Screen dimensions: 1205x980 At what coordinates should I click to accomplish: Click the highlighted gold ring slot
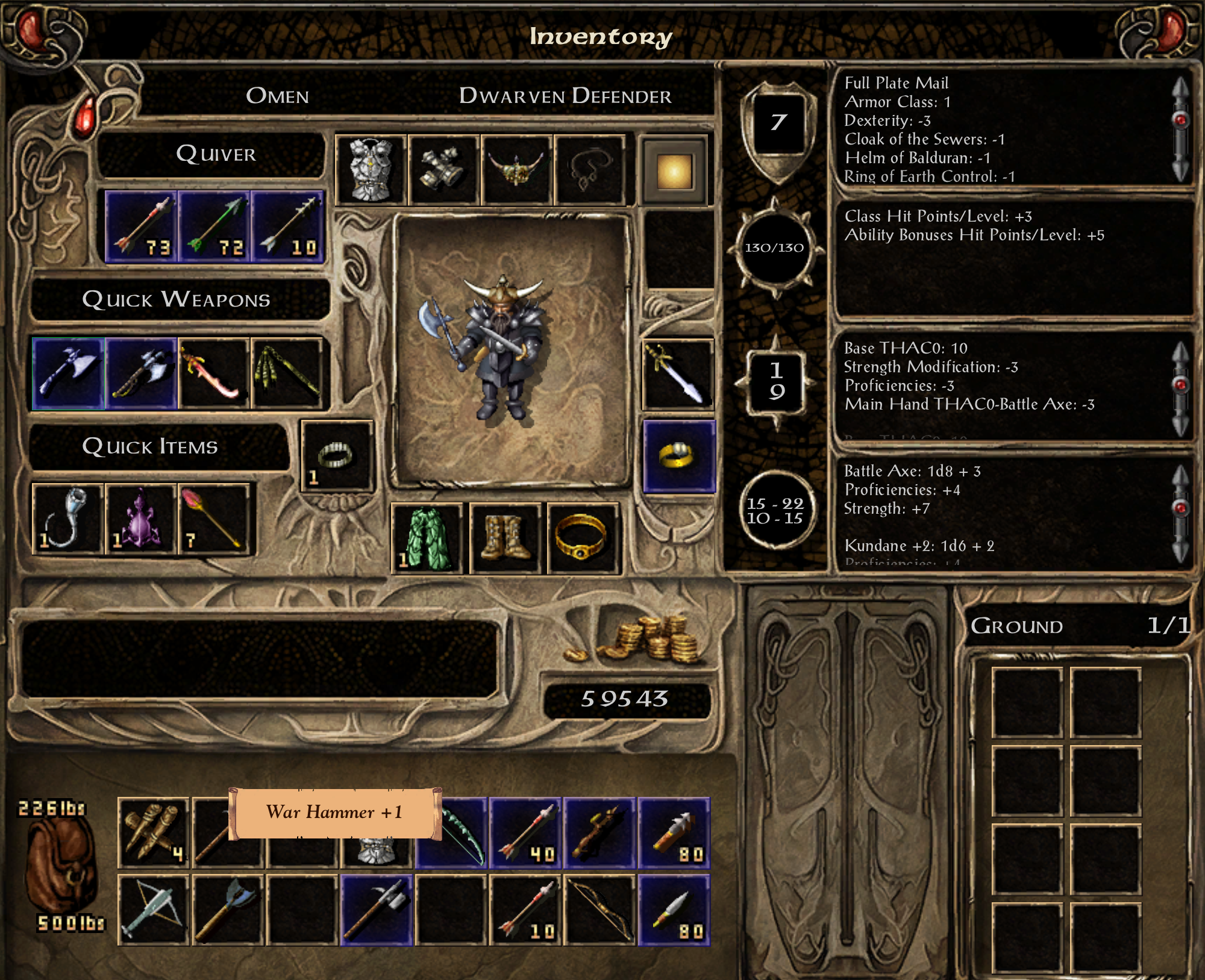679,456
